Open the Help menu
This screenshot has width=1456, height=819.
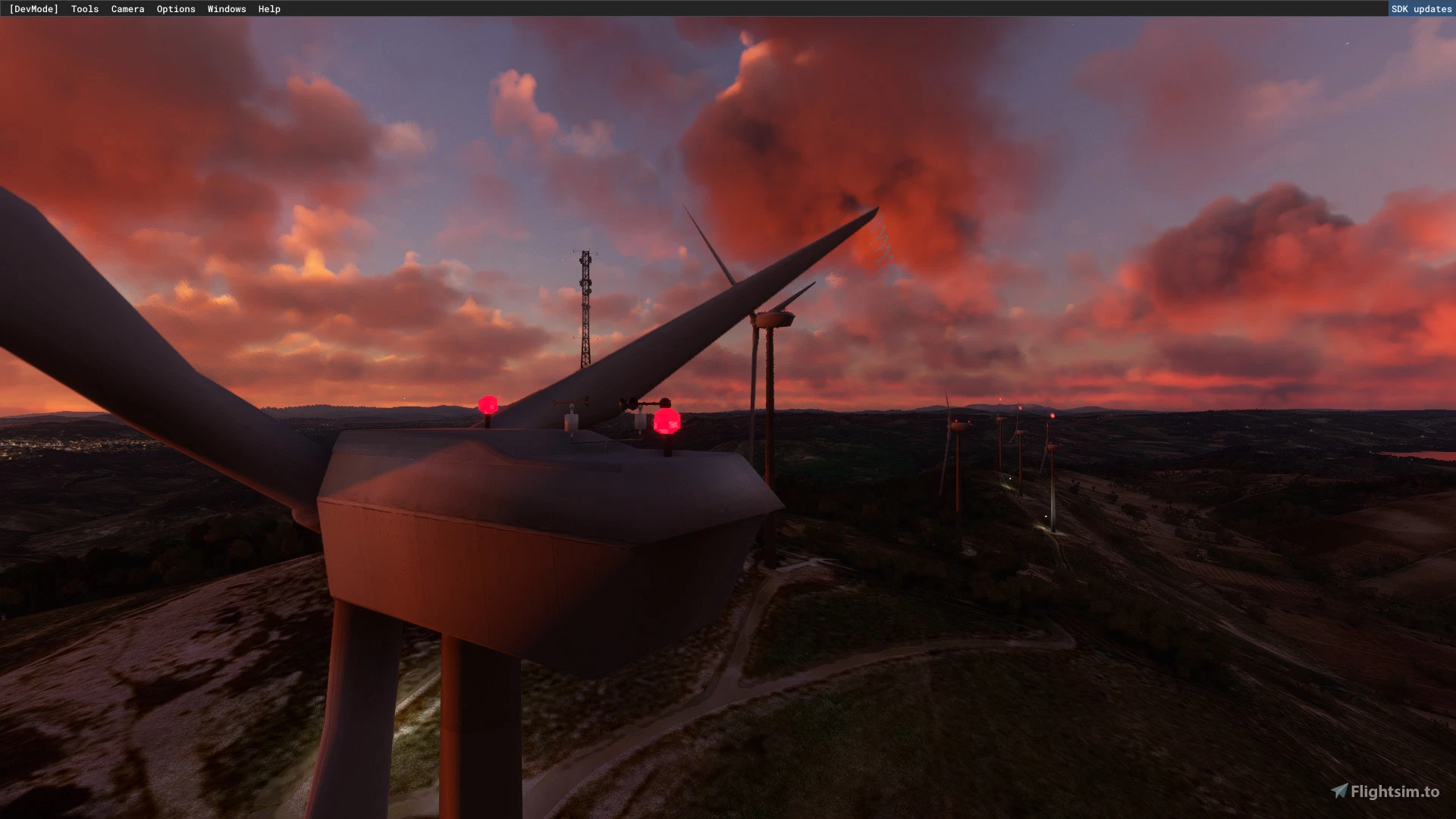(x=268, y=8)
